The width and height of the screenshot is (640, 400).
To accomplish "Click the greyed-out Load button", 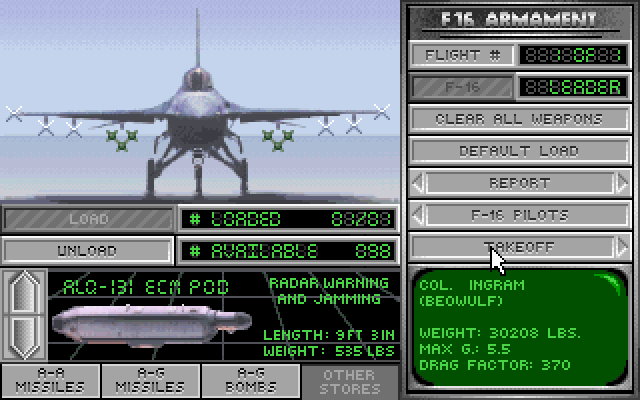I will [x=87, y=219].
